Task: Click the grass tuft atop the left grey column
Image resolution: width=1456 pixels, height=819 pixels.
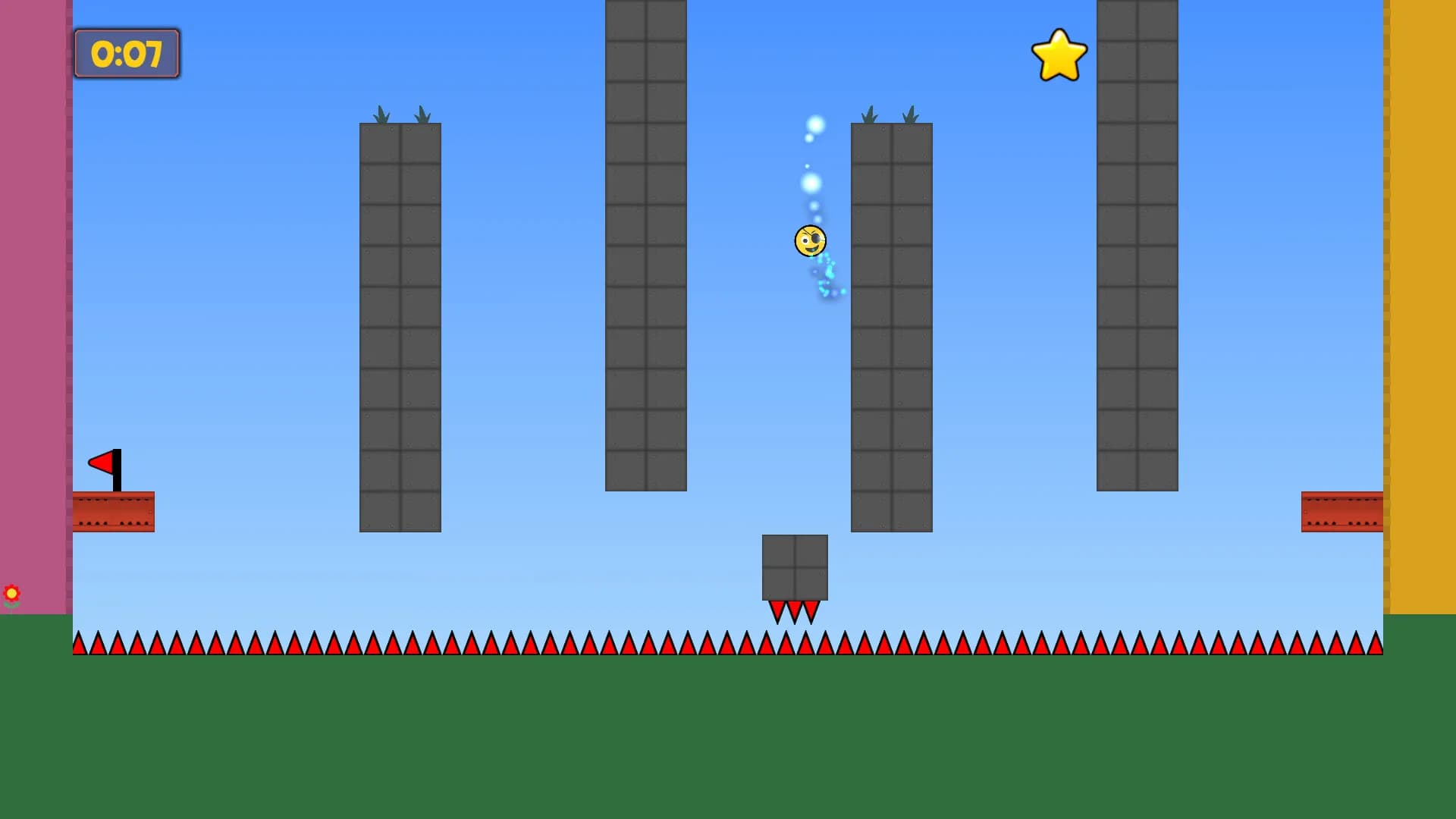Action: click(x=382, y=112)
